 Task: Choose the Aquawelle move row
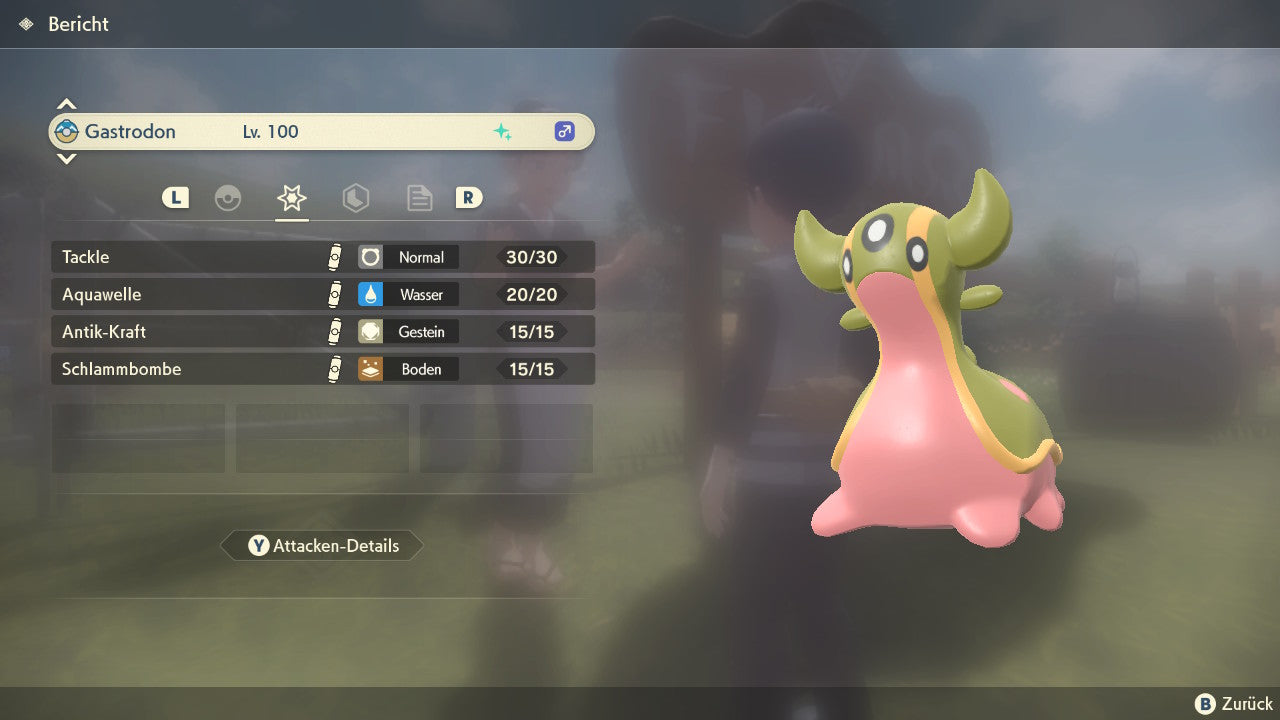pyautogui.click(x=322, y=294)
